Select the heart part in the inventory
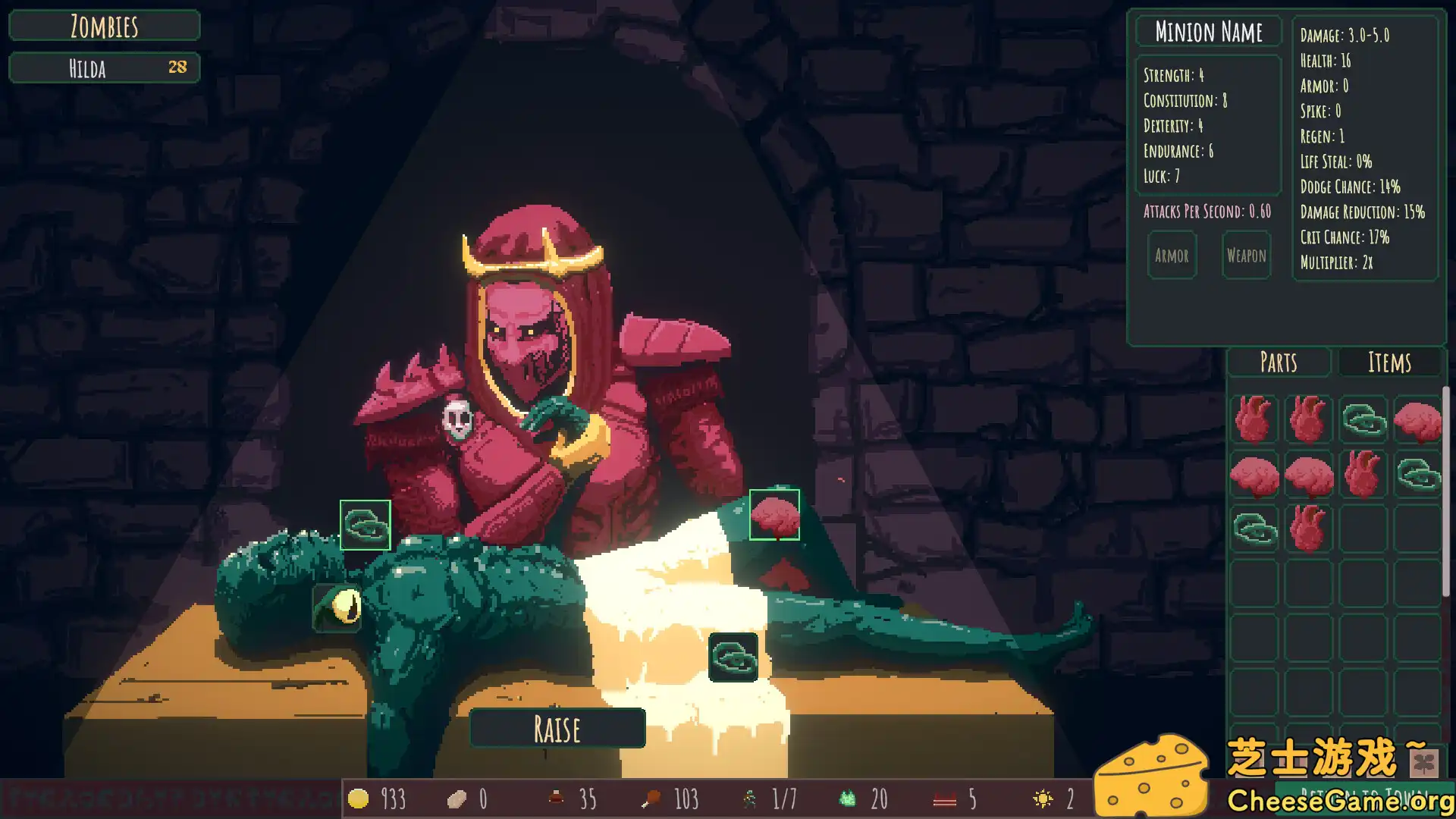Screen dimensions: 1456x819 [x=1254, y=419]
